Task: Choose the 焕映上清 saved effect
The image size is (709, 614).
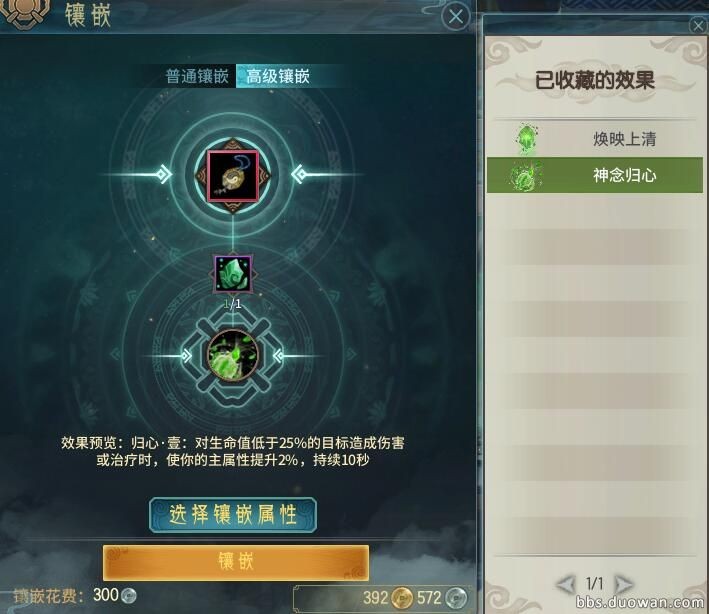Action: click(x=594, y=139)
